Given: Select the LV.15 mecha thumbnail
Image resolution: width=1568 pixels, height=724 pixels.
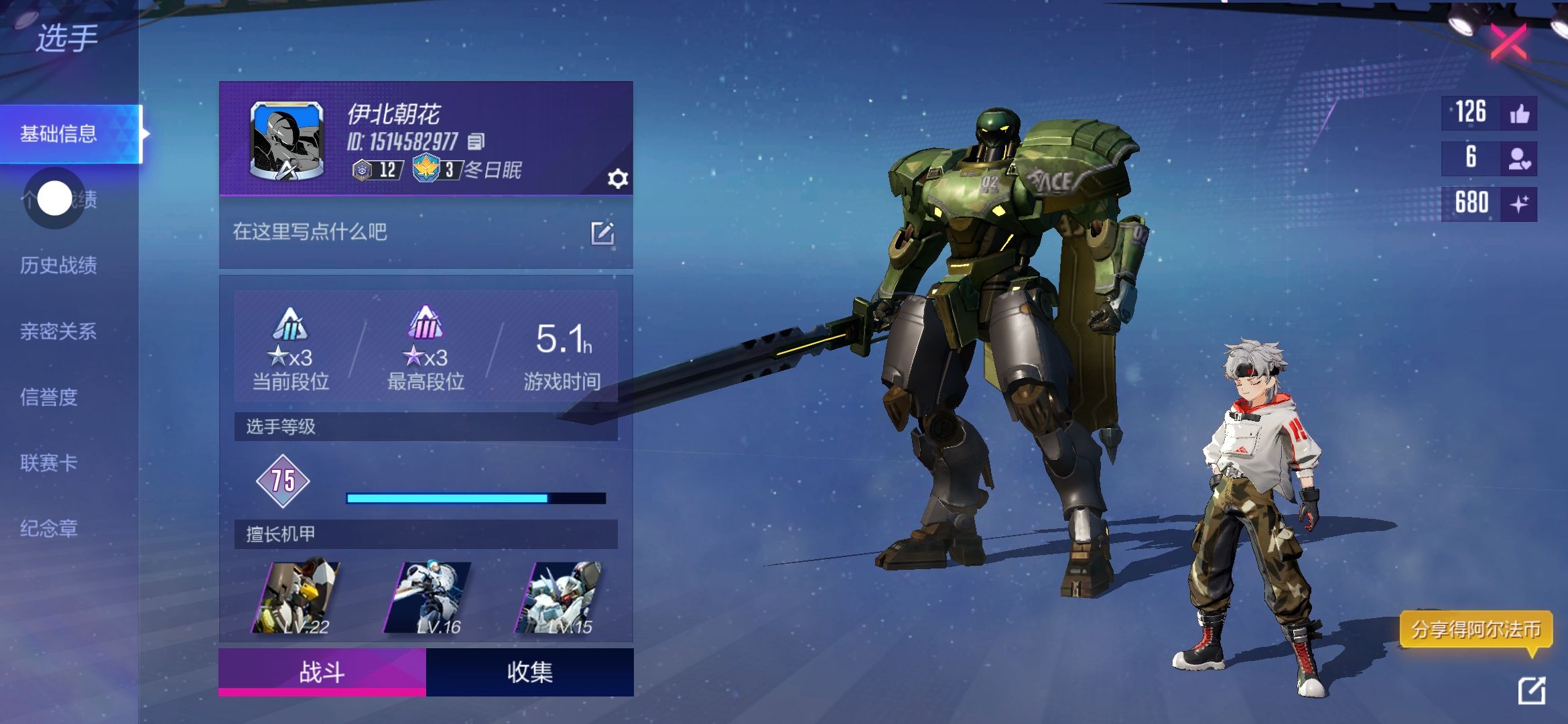Looking at the screenshot, I should 558,598.
